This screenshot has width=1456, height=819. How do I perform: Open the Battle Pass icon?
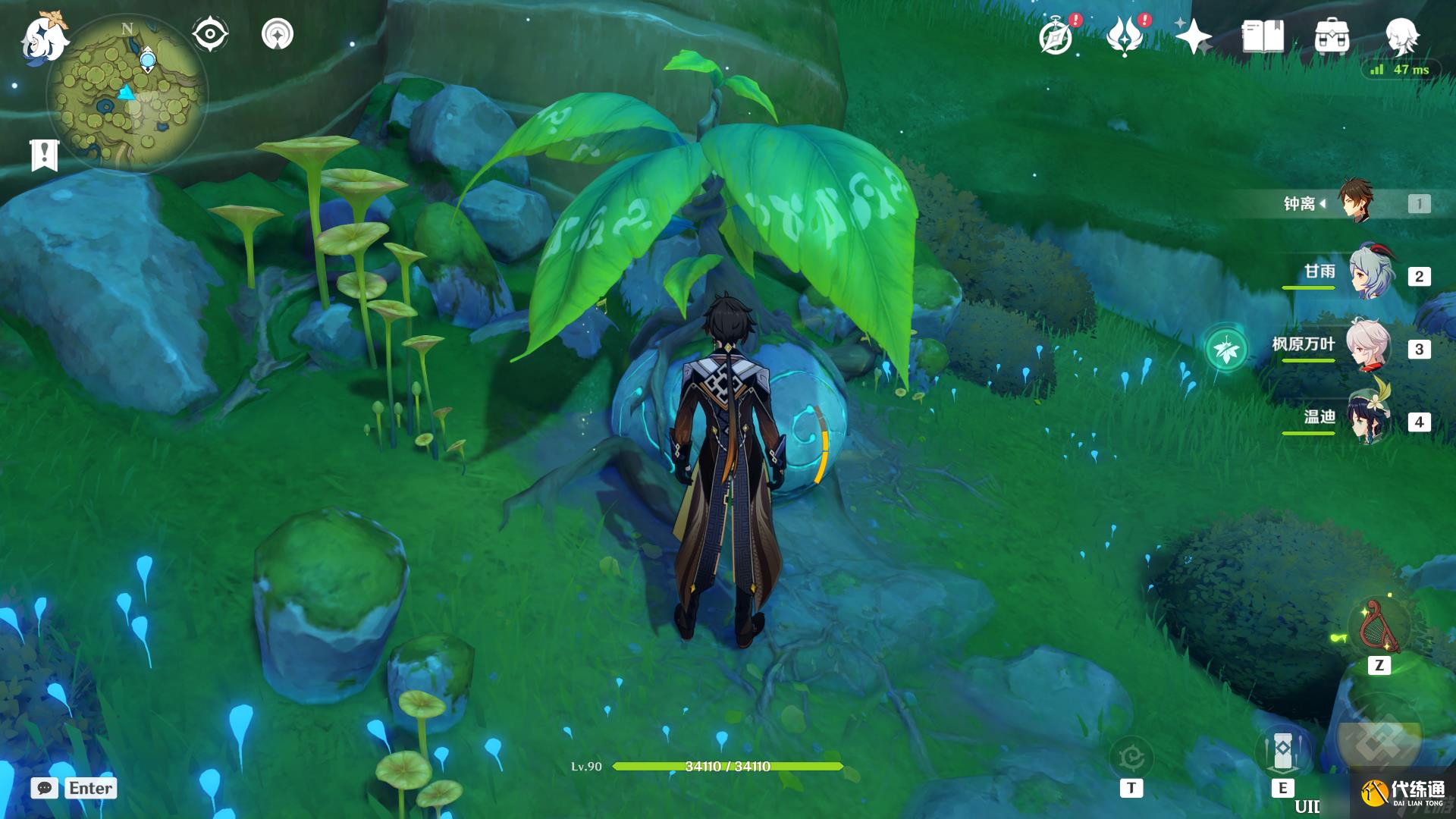1125,36
